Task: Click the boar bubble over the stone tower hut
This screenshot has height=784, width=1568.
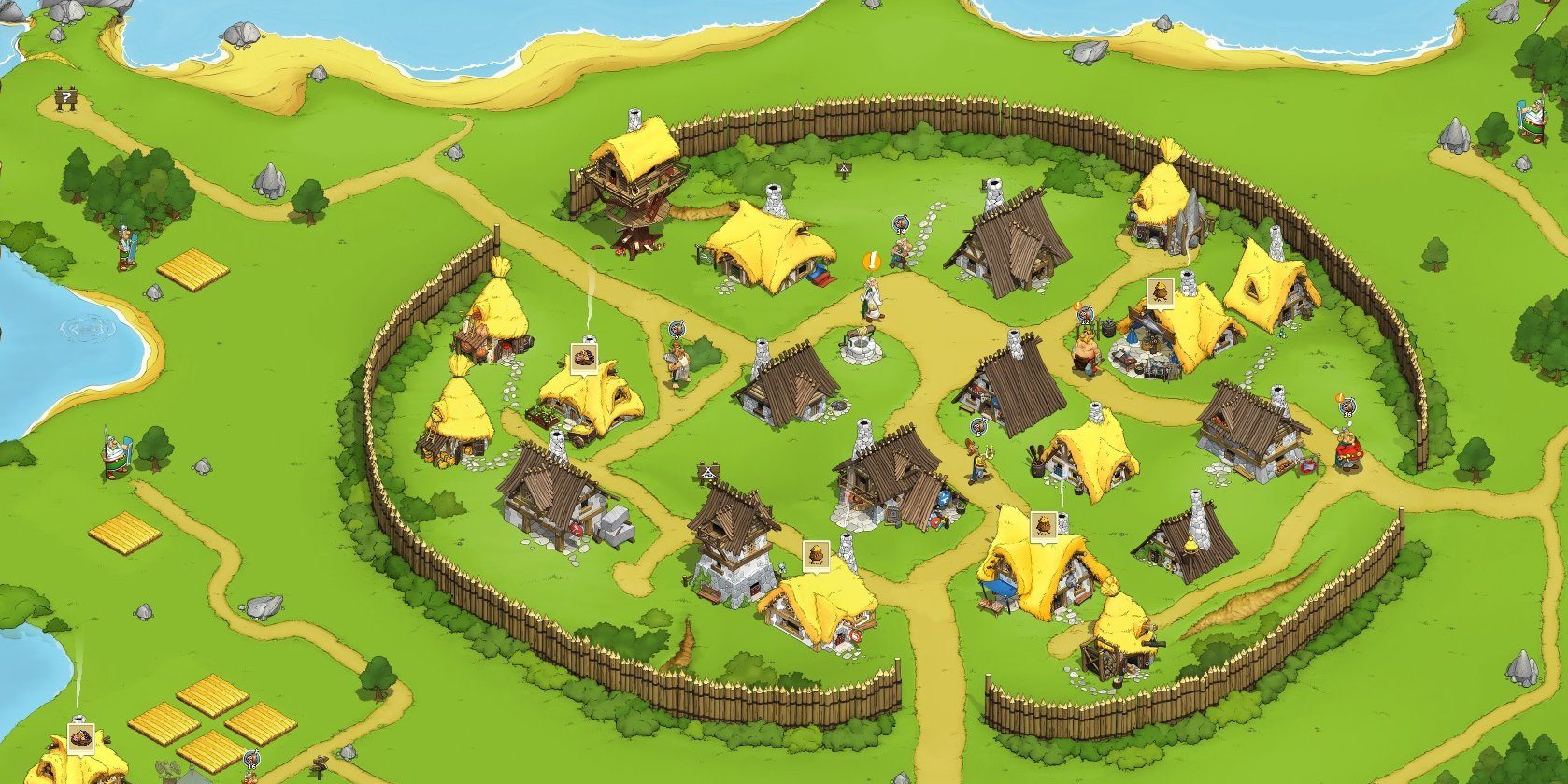Action: [x=816, y=553]
